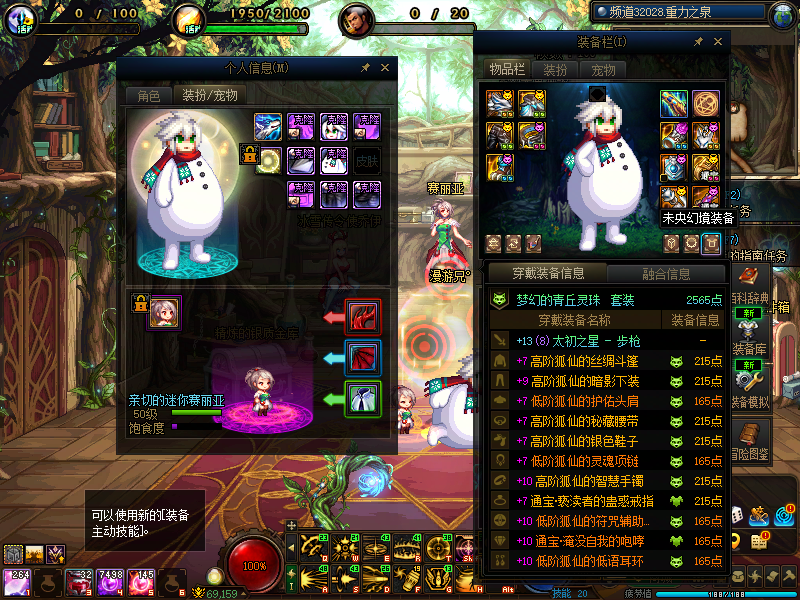Switch to the 角色 tab
Image resolution: width=800 pixels, height=600 pixels.
pyautogui.click(x=148, y=96)
